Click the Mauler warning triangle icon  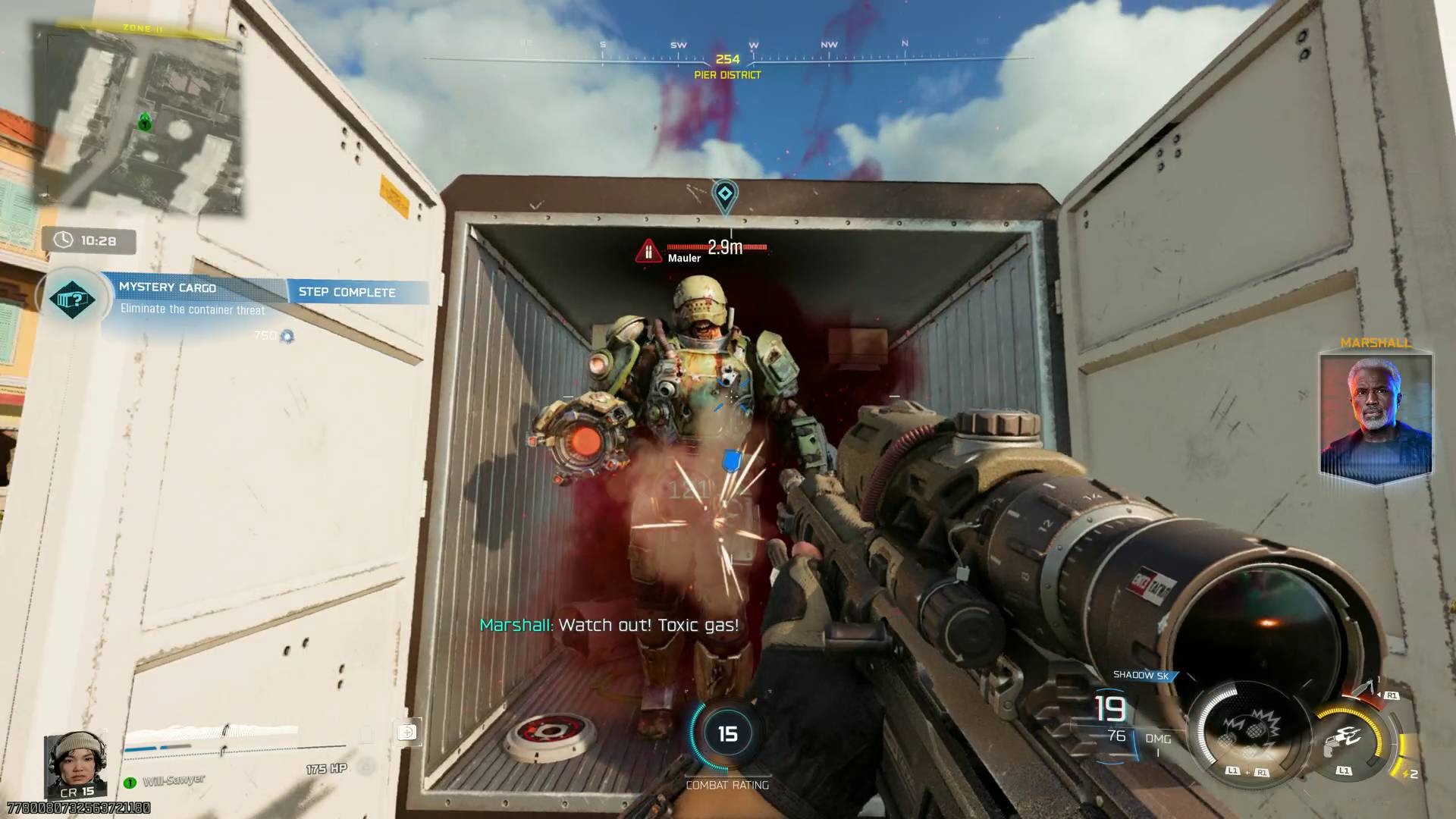(649, 249)
